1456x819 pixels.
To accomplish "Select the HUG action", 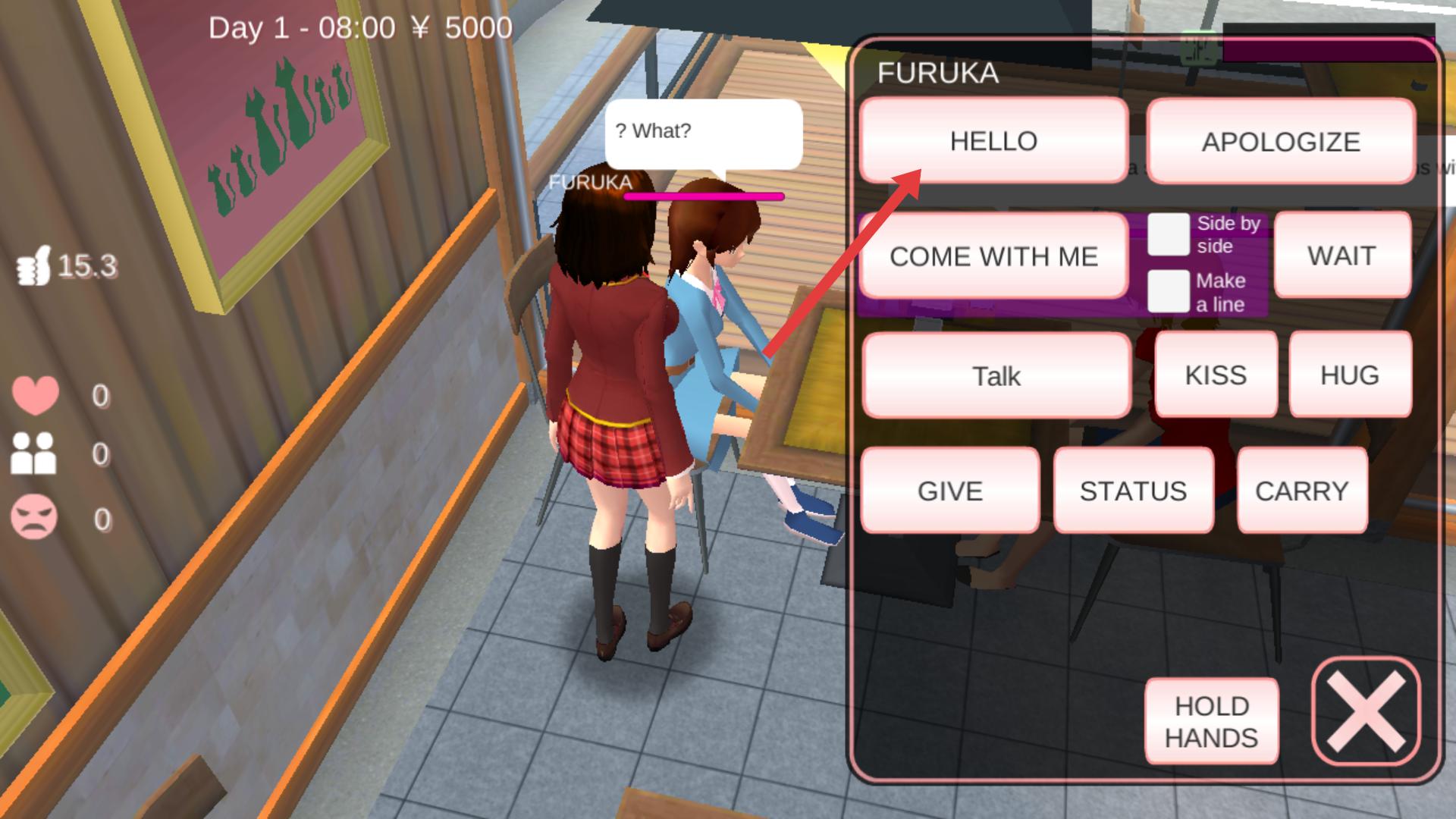I will point(1350,375).
